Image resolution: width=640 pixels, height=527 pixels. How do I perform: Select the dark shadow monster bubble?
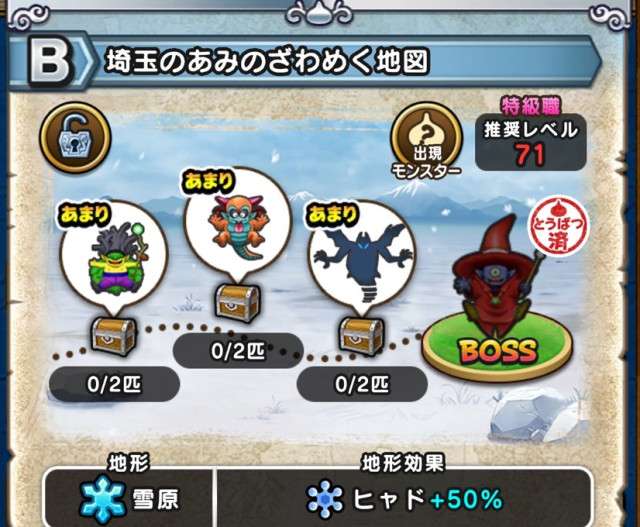click(x=359, y=257)
